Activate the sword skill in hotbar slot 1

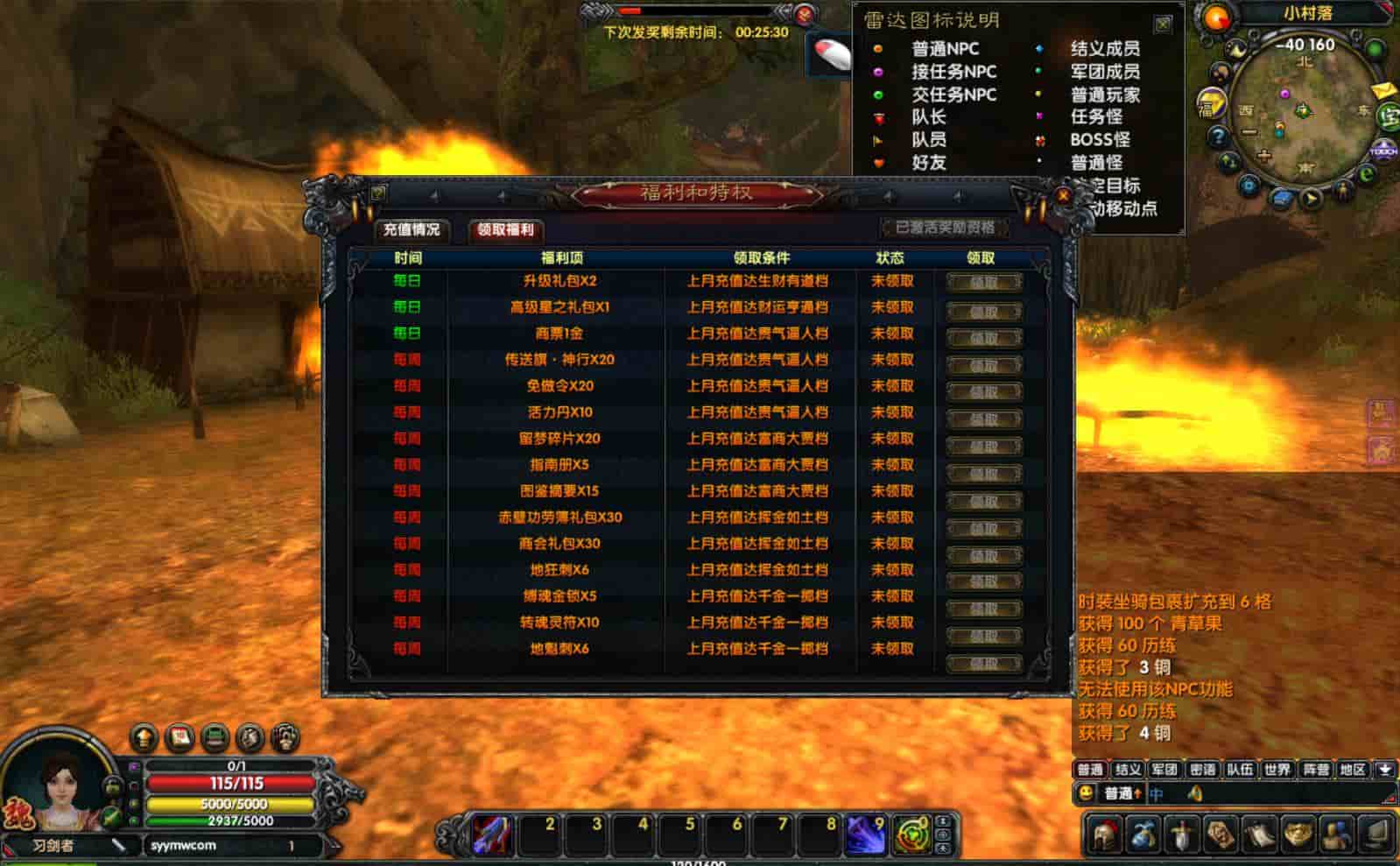point(494,834)
